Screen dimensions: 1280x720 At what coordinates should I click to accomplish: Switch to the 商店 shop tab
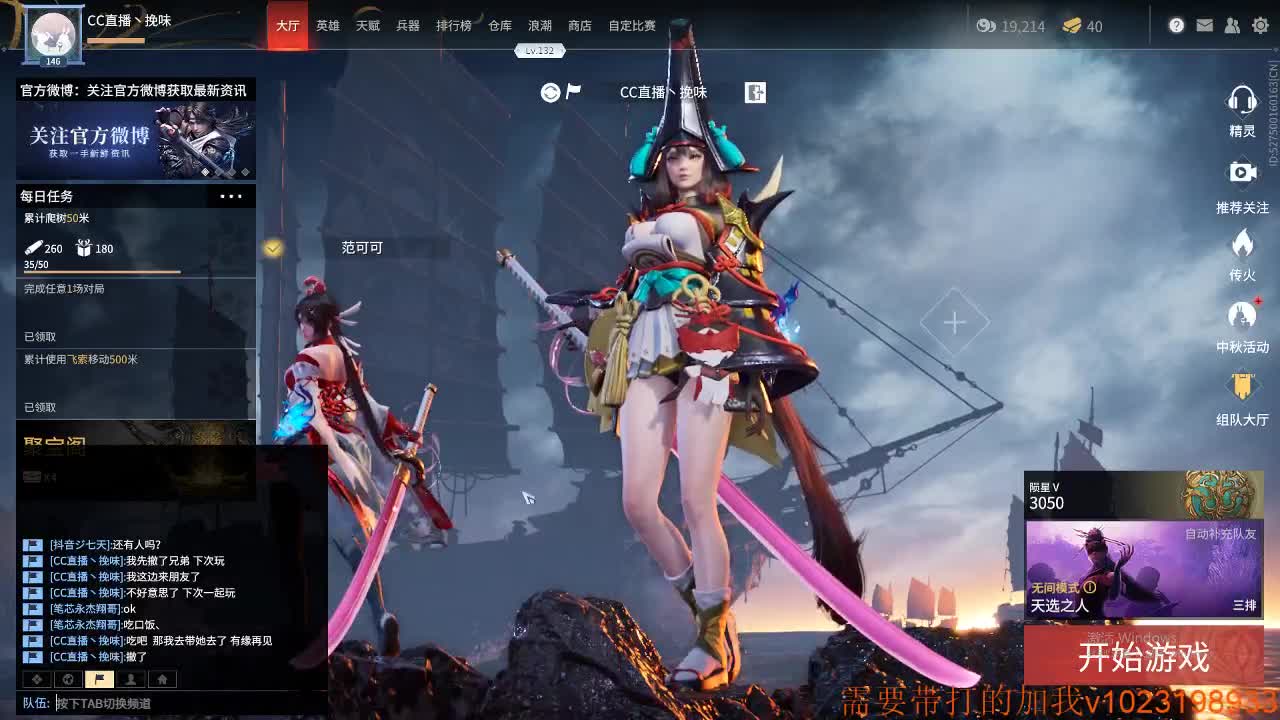579,26
